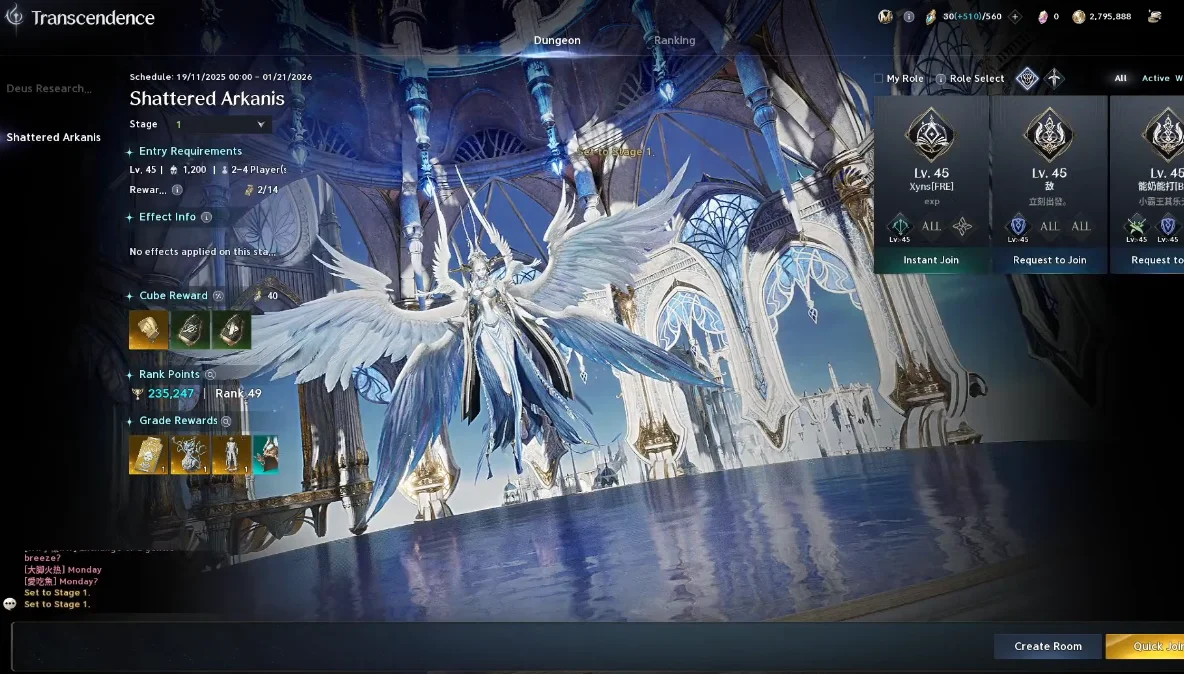
Task: Open the chat speech bubble icon
Action: [10, 604]
